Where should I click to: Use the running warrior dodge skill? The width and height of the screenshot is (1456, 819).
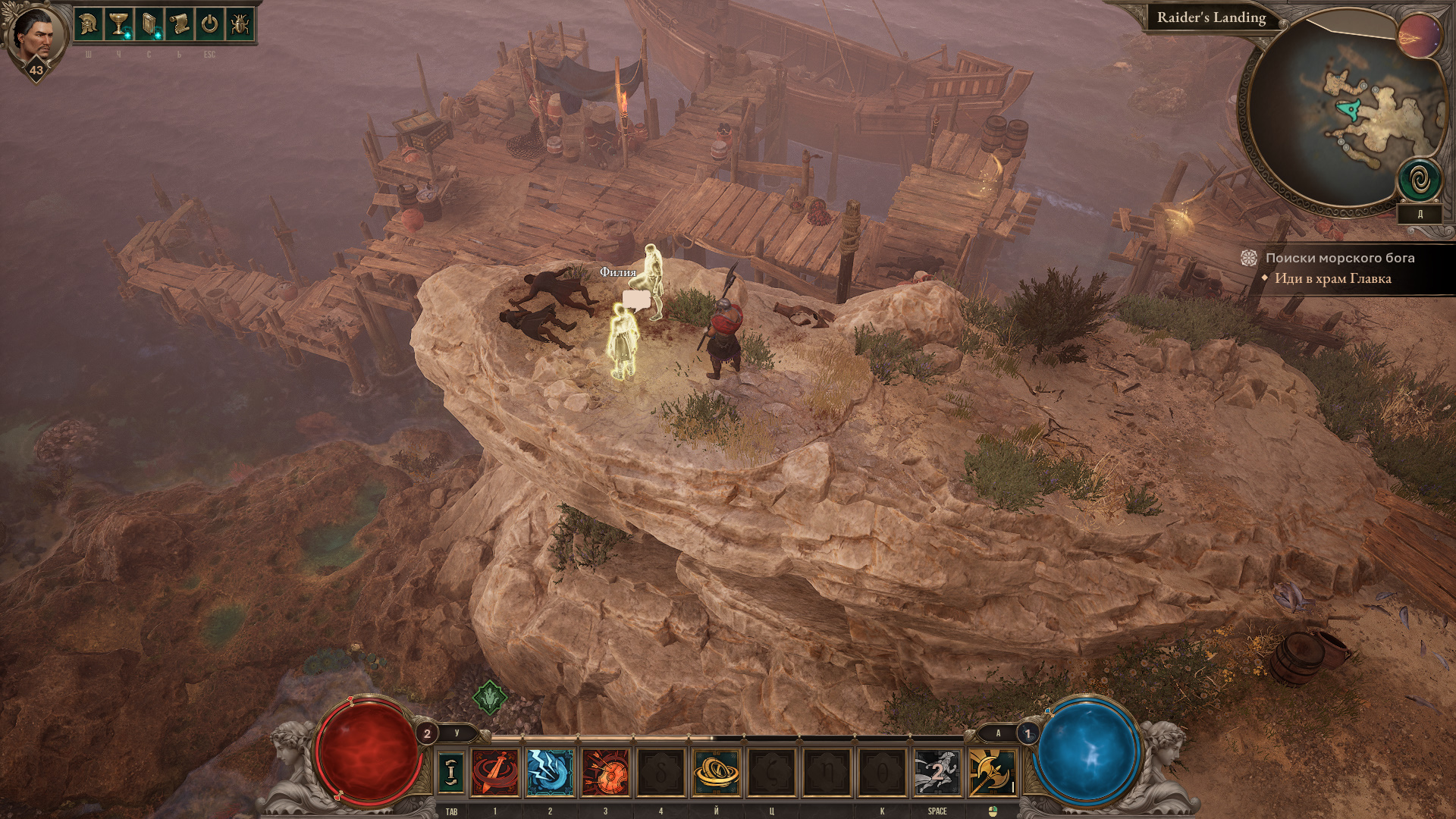(x=937, y=771)
